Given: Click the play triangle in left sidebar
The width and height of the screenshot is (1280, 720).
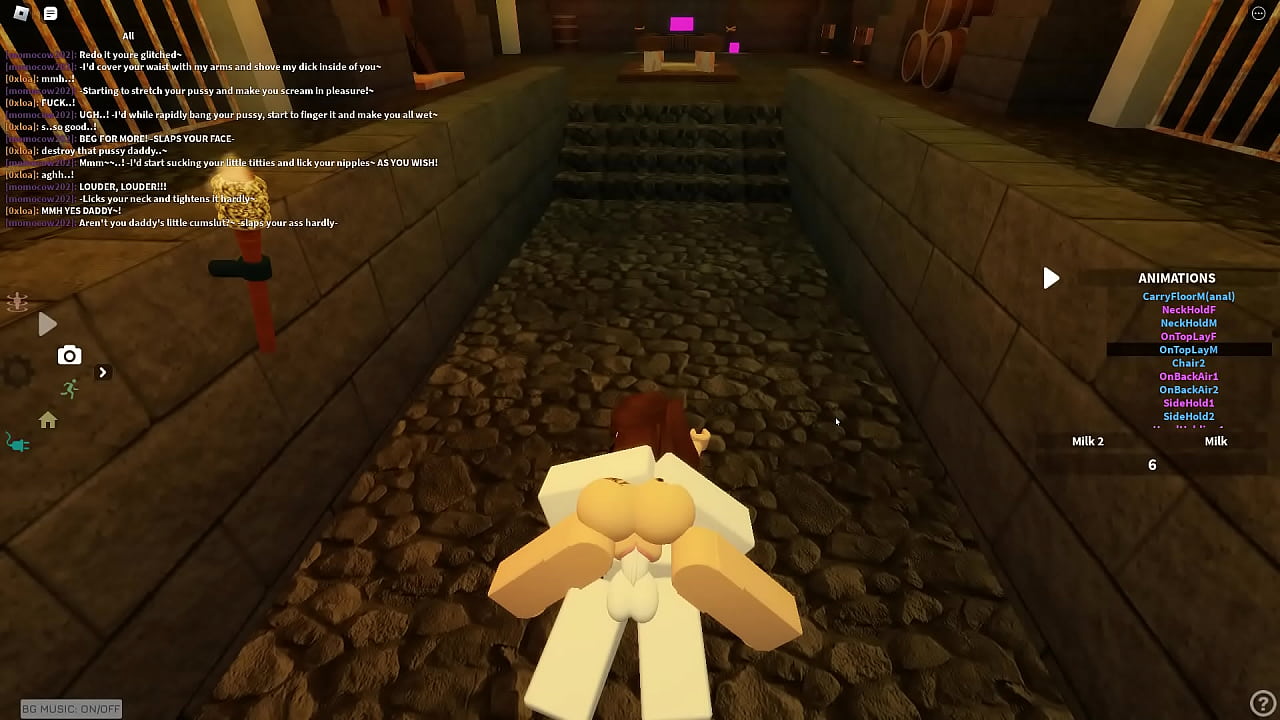Looking at the screenshot, I should pos(47,324).
